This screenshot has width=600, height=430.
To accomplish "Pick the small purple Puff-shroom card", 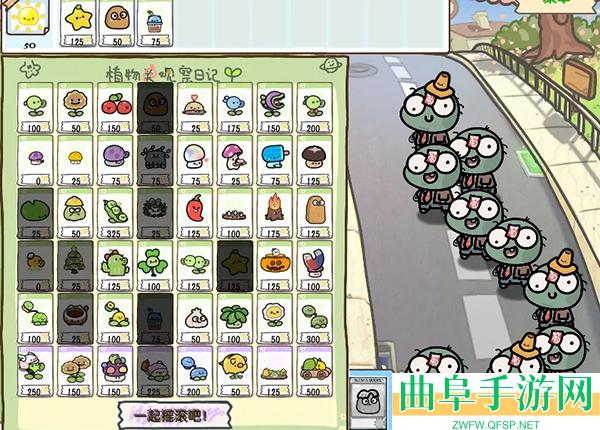I will tap(34, 160).
